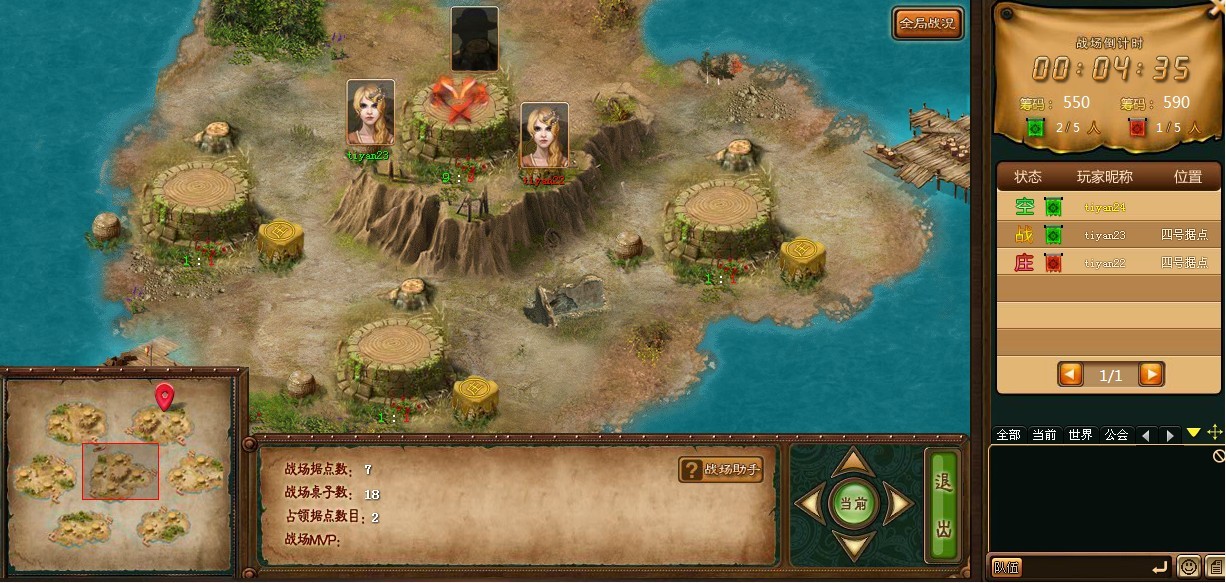Click the red pin marker on minimap
Image resolution: width=1226 pixels, height=583 pixels.
(165, 396)
